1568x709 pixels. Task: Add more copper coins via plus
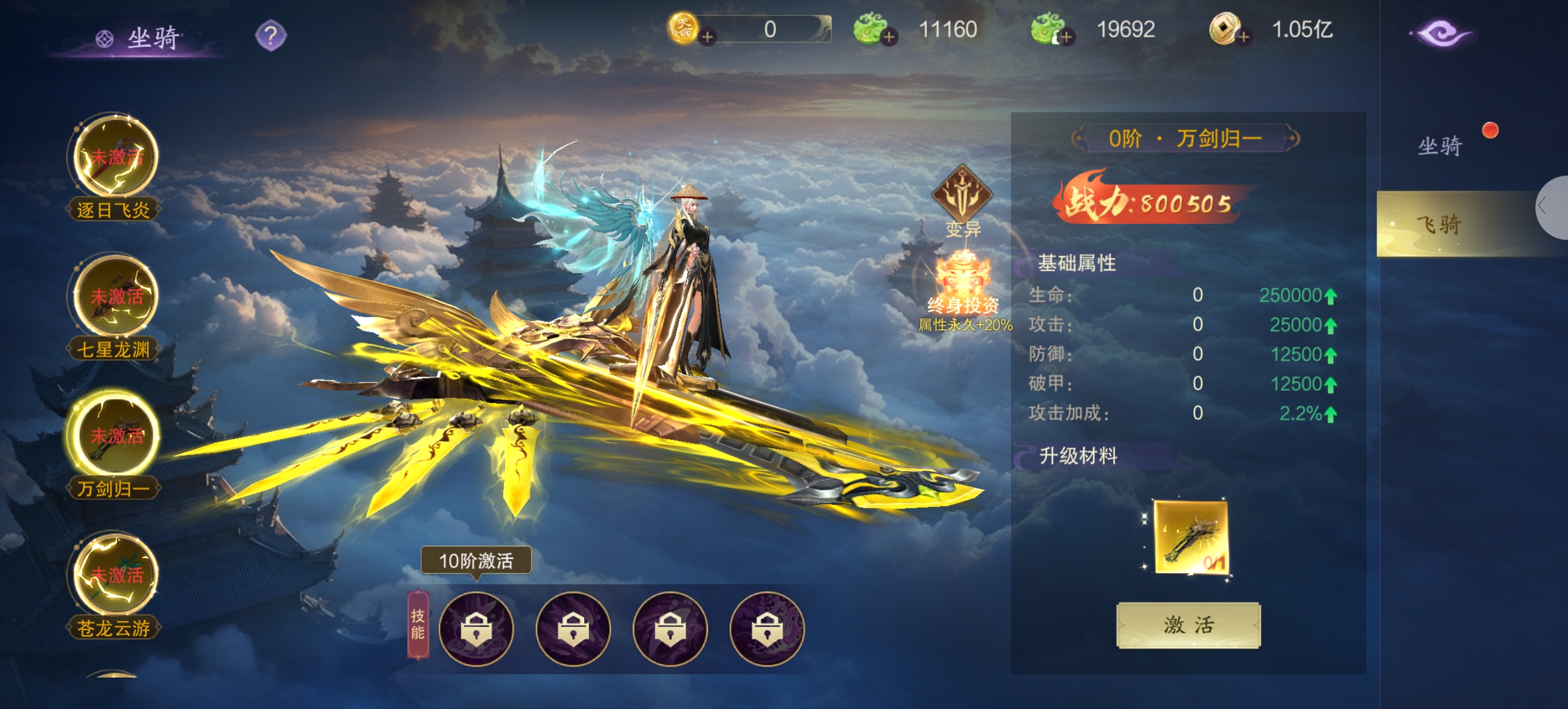[x=1244, y=37]
